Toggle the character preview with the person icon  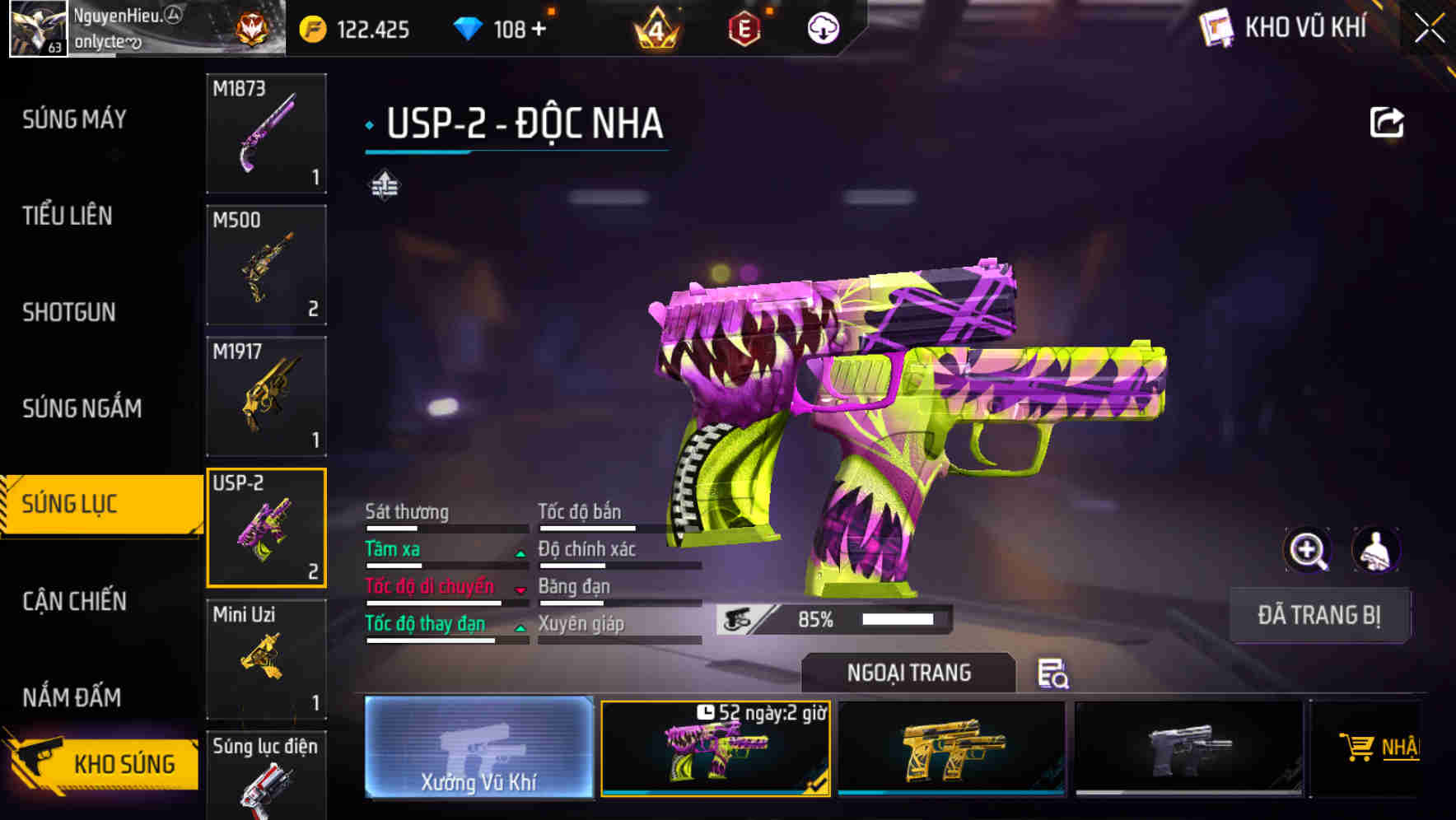1374,550
